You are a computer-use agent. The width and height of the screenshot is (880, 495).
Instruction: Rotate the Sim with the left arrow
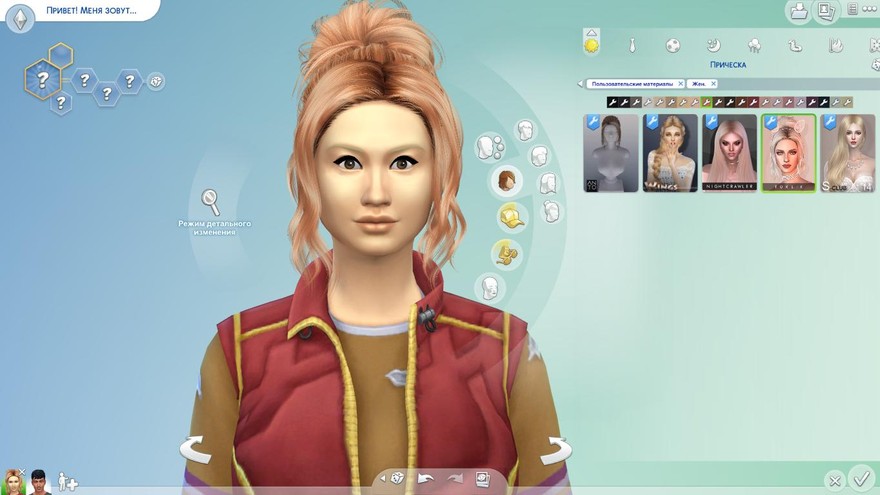[196, 449]
